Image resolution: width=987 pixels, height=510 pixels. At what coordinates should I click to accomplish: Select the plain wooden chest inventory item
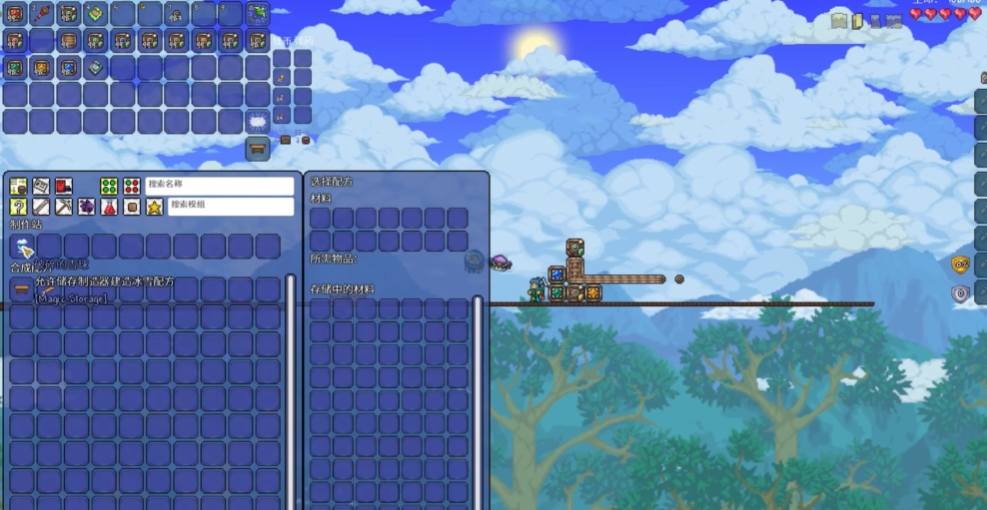68,41
